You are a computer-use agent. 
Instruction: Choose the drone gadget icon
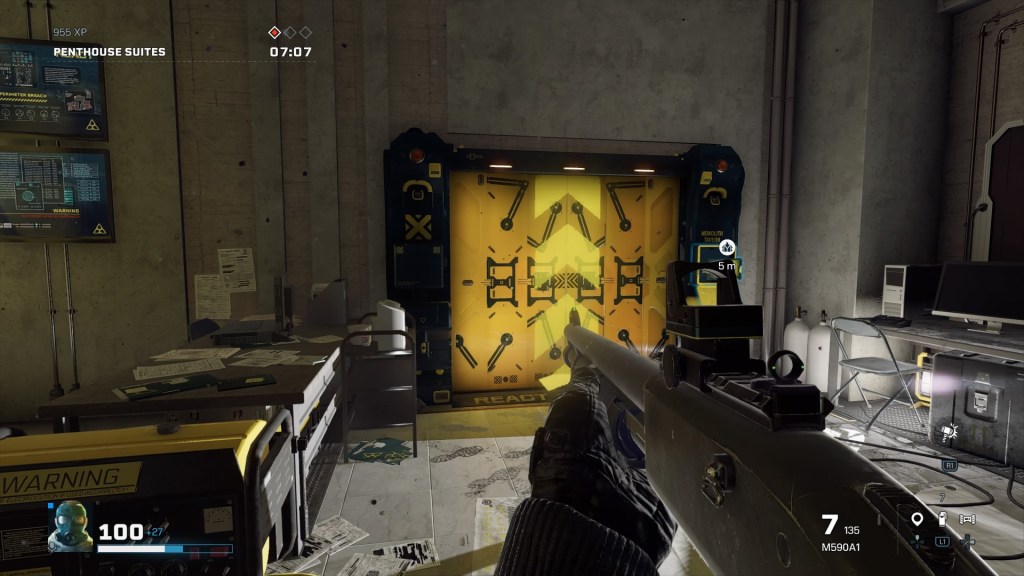pos(967,519)
